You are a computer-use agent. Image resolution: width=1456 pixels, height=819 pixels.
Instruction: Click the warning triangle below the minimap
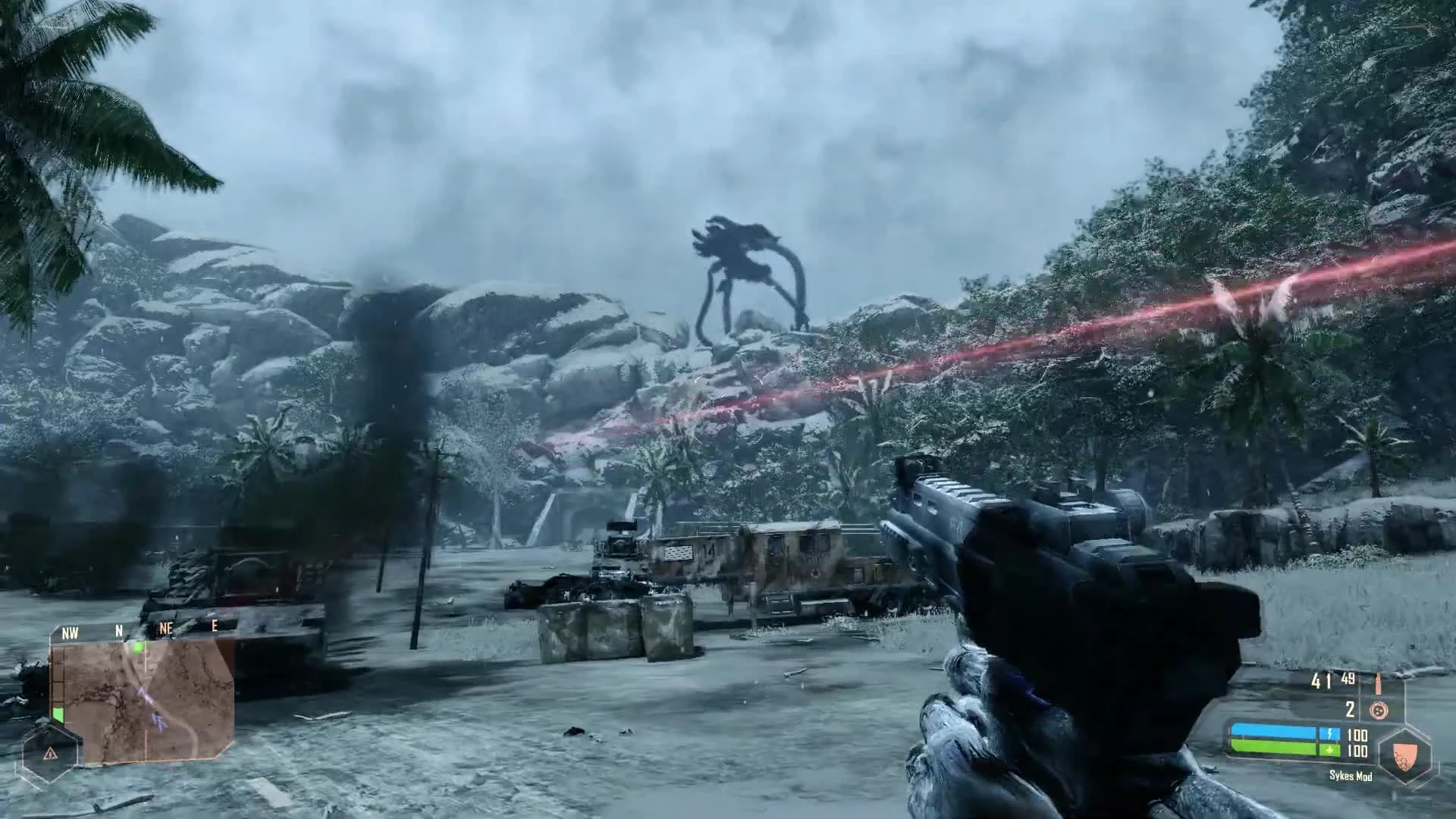pos(50,753)
